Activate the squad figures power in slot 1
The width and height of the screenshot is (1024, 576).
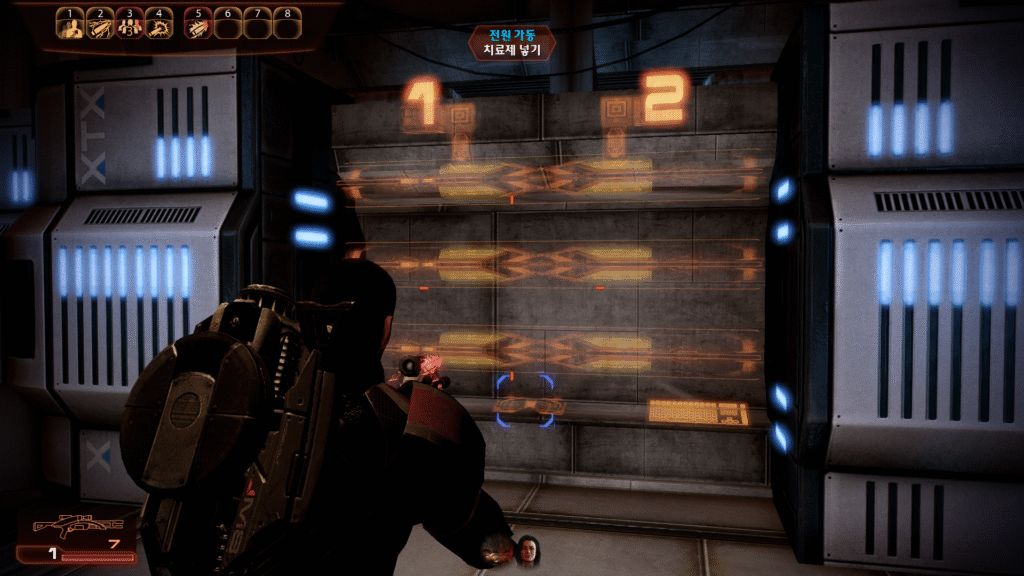pyautogui.click(x=69, y=27)
